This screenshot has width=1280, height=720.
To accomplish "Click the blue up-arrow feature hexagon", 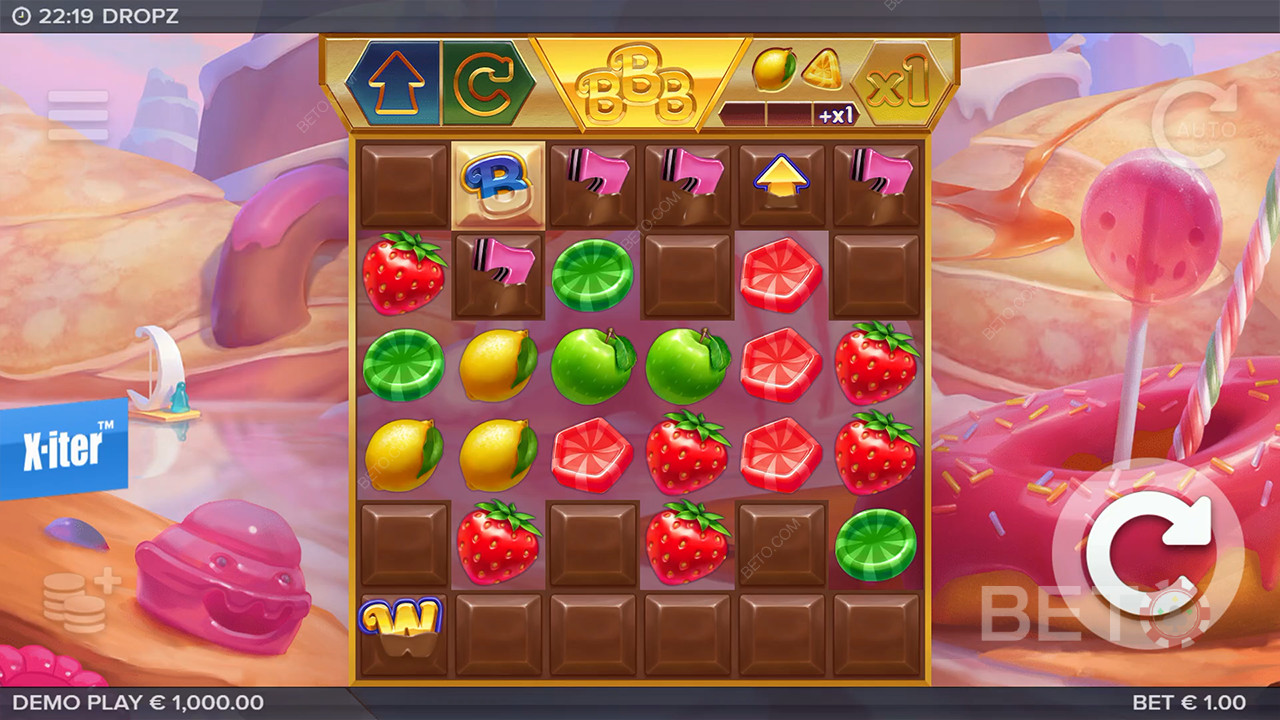I will [x=393, y=84].
